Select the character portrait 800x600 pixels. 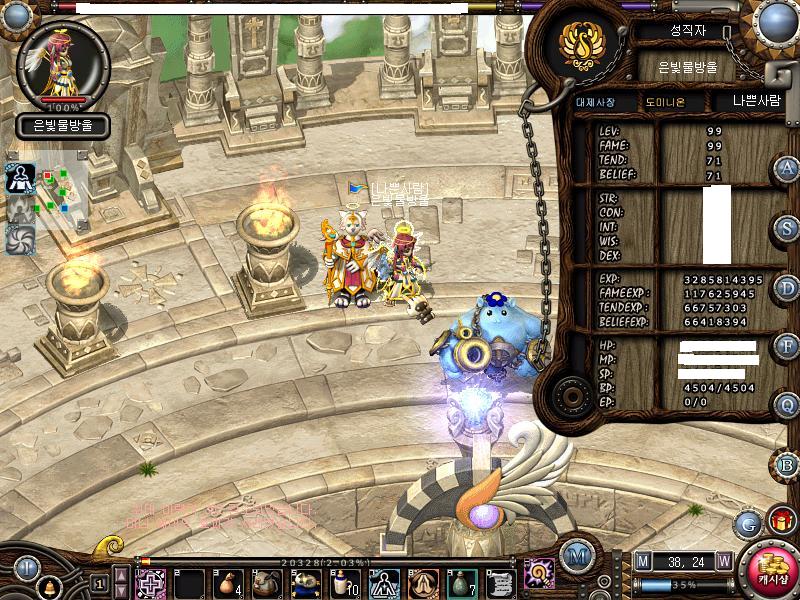coord(64,66)
